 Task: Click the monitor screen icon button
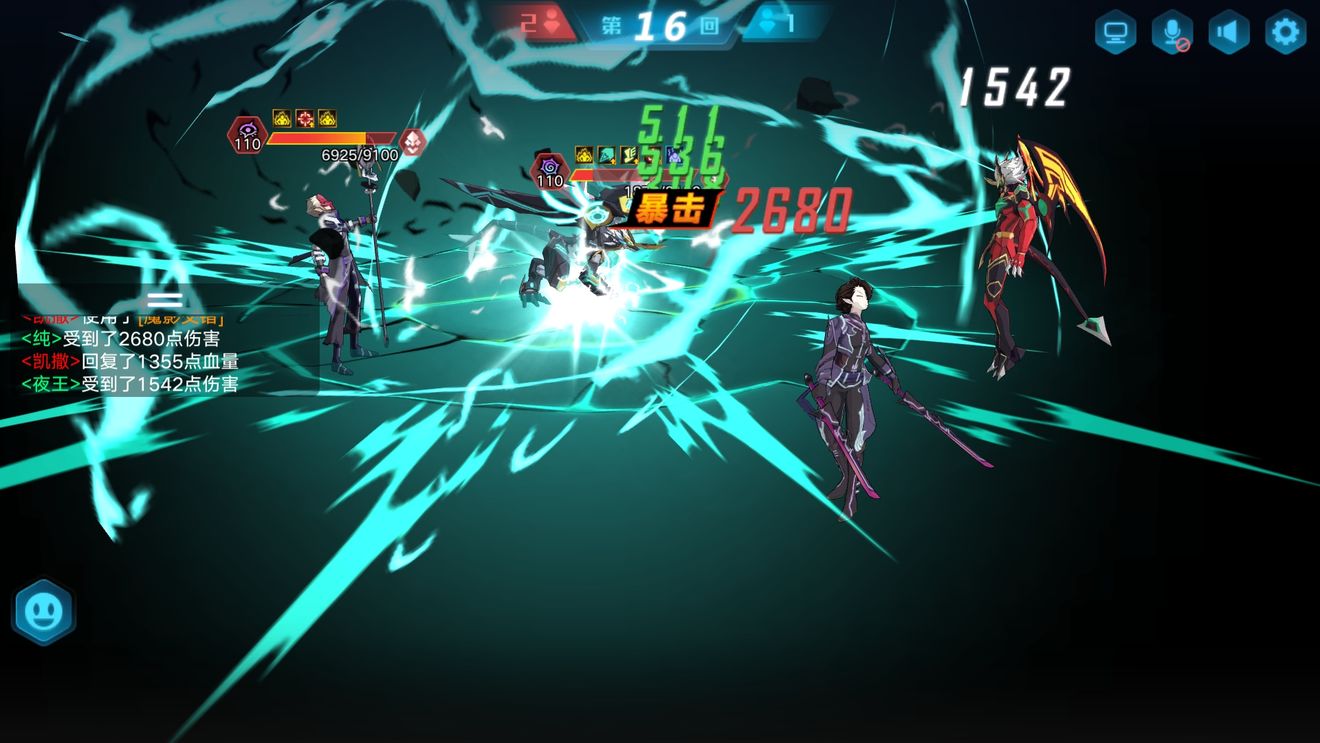(x=1114, y=33)
